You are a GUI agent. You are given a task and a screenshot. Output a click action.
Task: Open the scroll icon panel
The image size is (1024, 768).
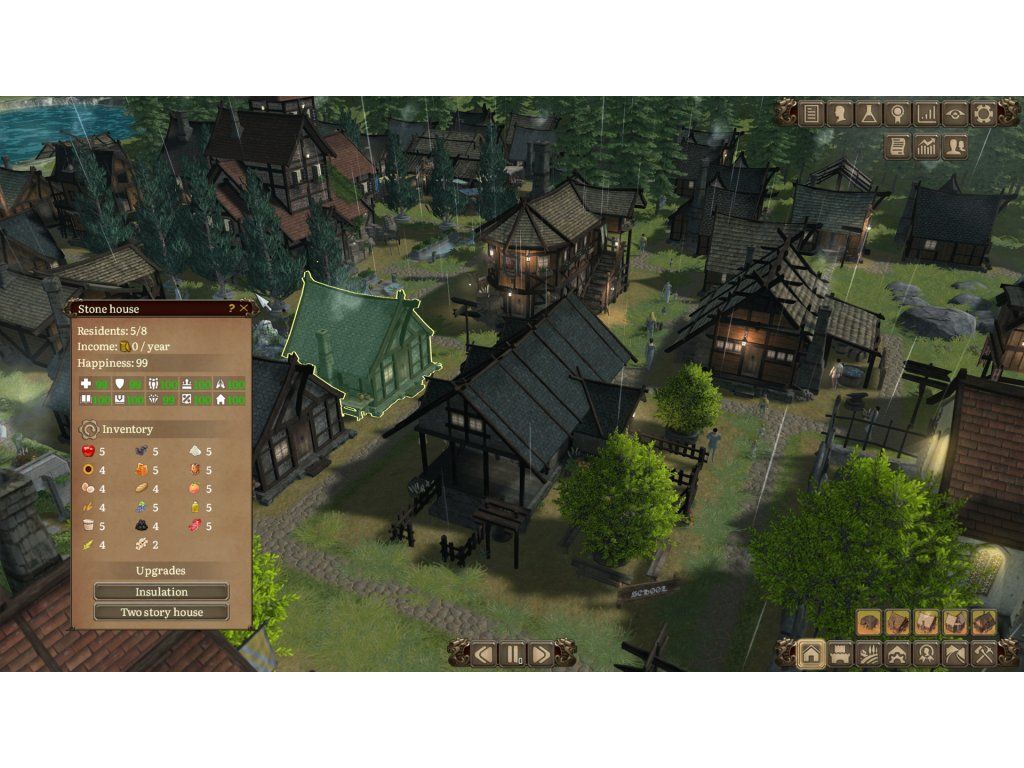click(898, 147)
